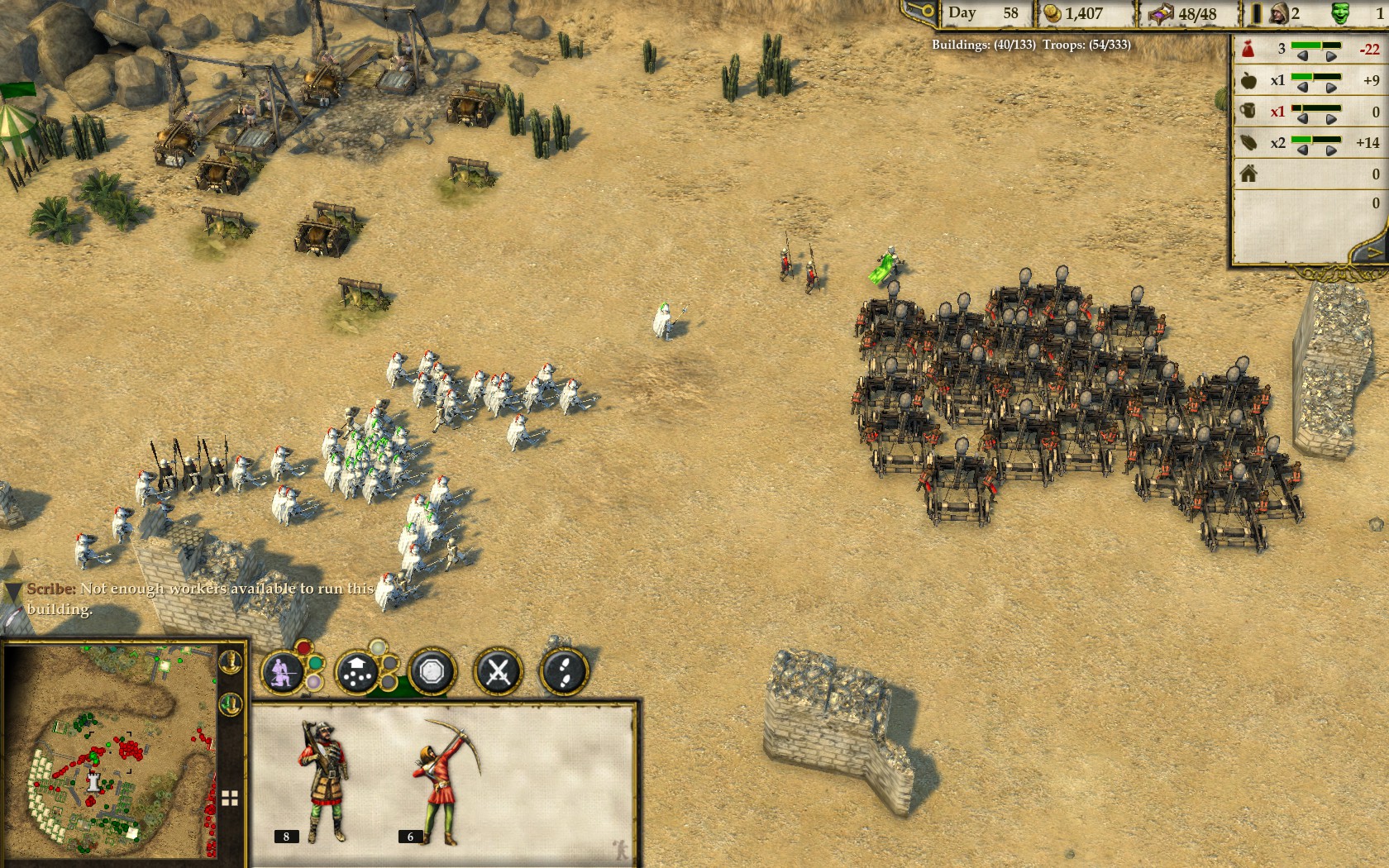This screenshot has width=1389, height=868.
Task: Click the green lord bust button
Action: 231,704
